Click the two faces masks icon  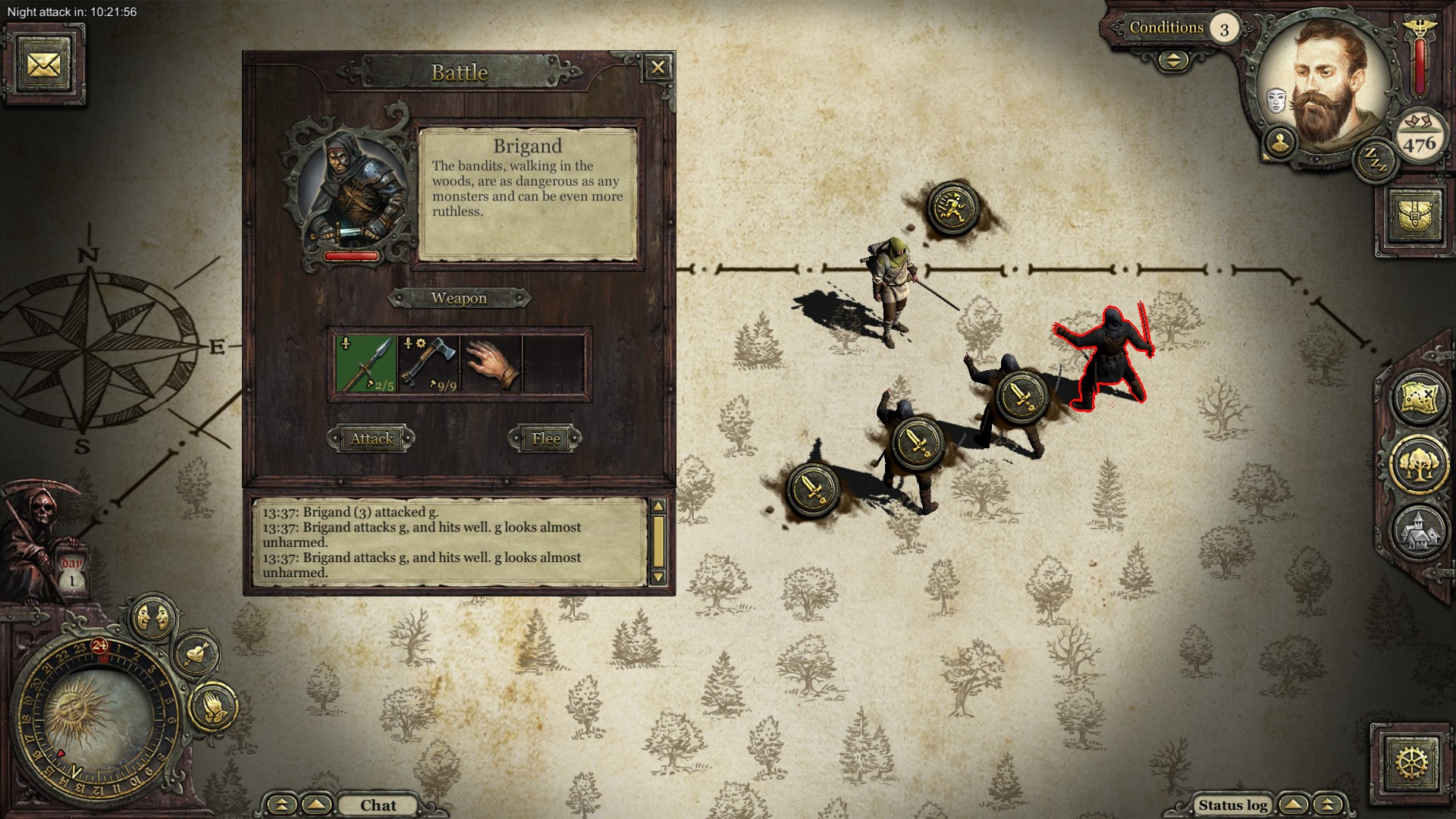154,618
